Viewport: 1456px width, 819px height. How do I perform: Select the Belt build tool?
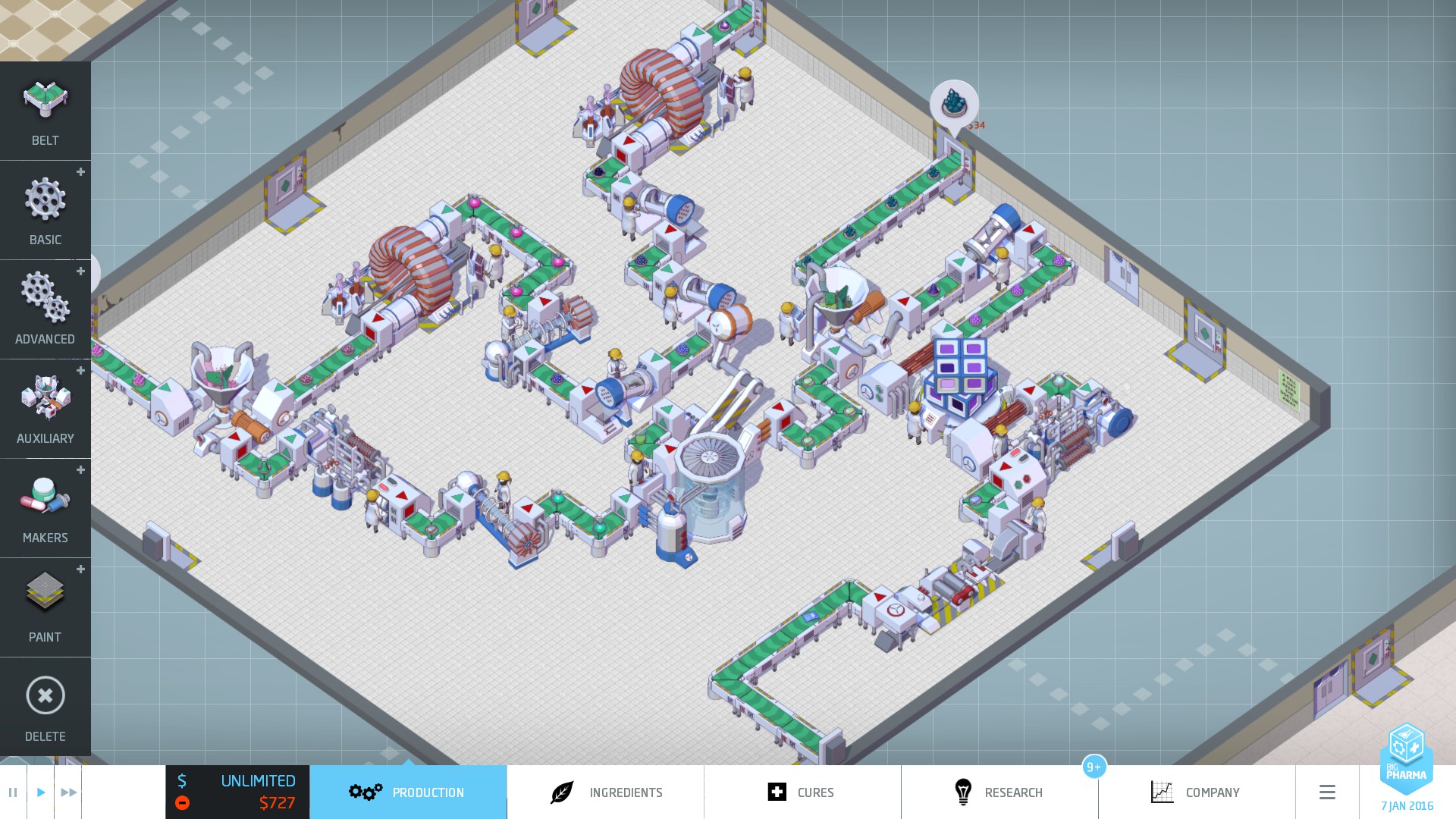pyautogui.click(x=45, y=111)
